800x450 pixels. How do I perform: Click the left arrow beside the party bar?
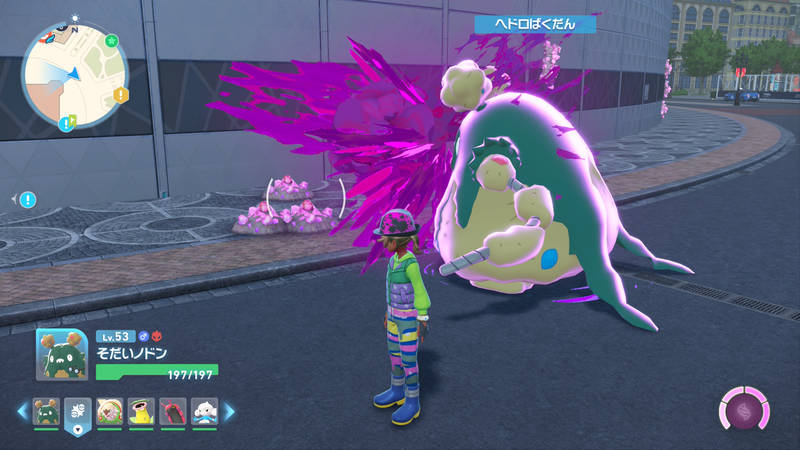click(22, 411)
